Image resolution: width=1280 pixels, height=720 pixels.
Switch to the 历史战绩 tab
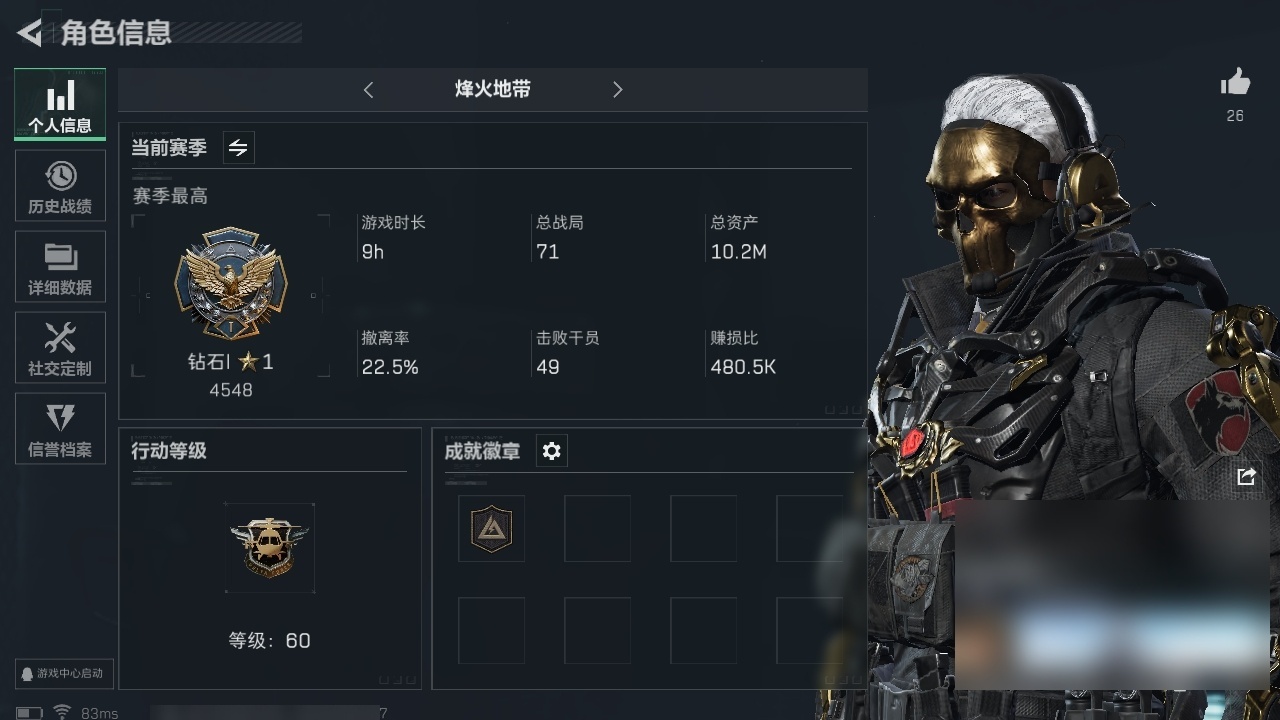click(60, 186)
